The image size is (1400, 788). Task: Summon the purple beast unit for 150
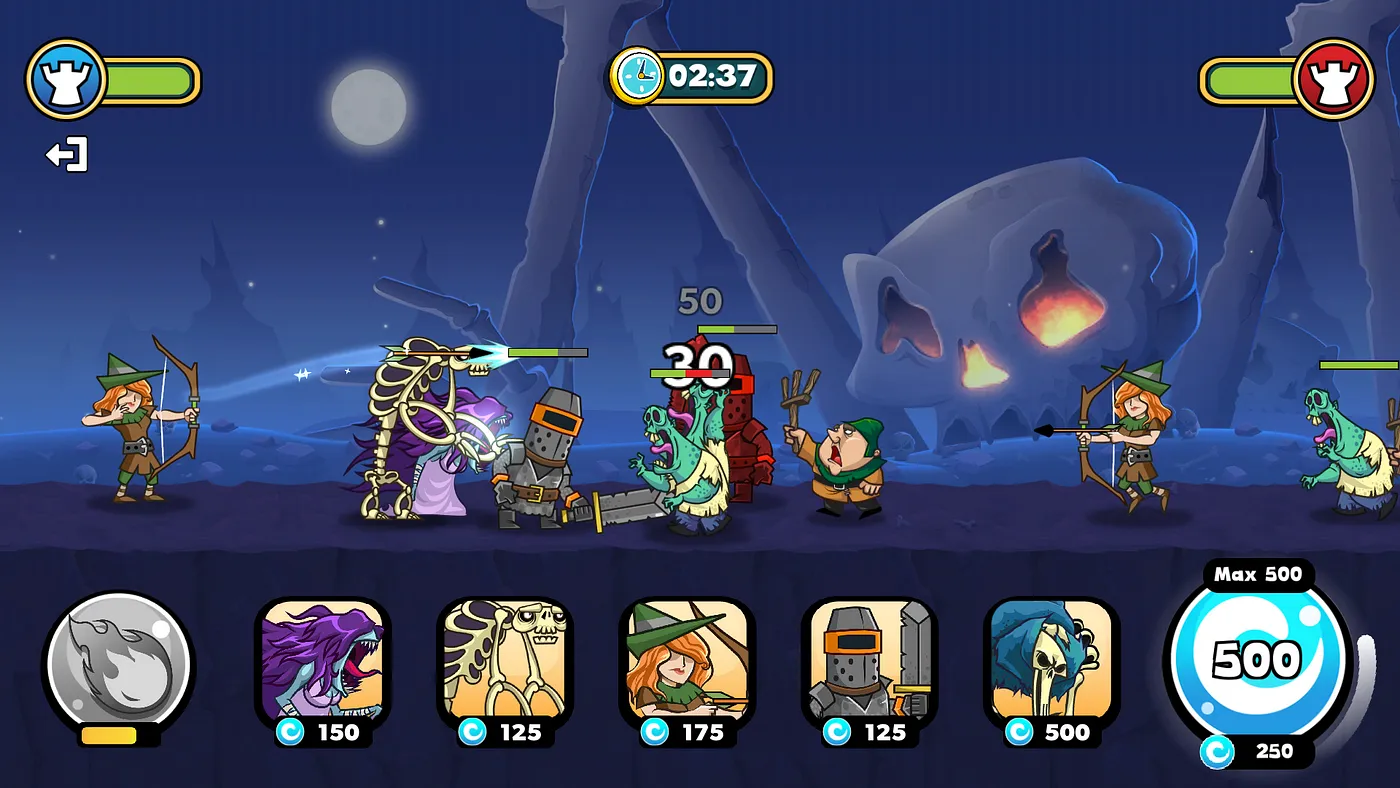click(x=322, y=664)
